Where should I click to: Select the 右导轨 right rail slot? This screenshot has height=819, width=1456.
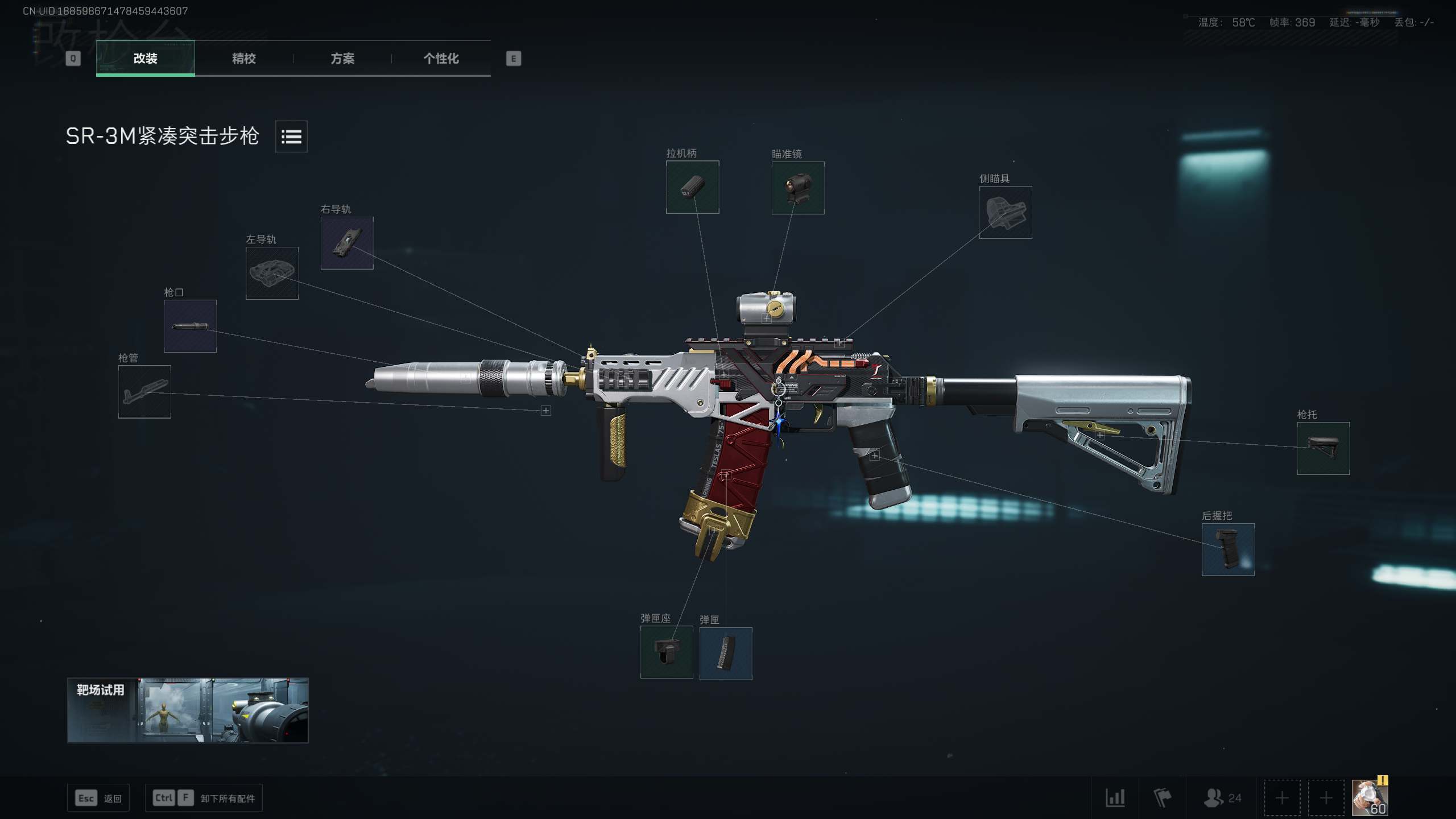[347, 243]
